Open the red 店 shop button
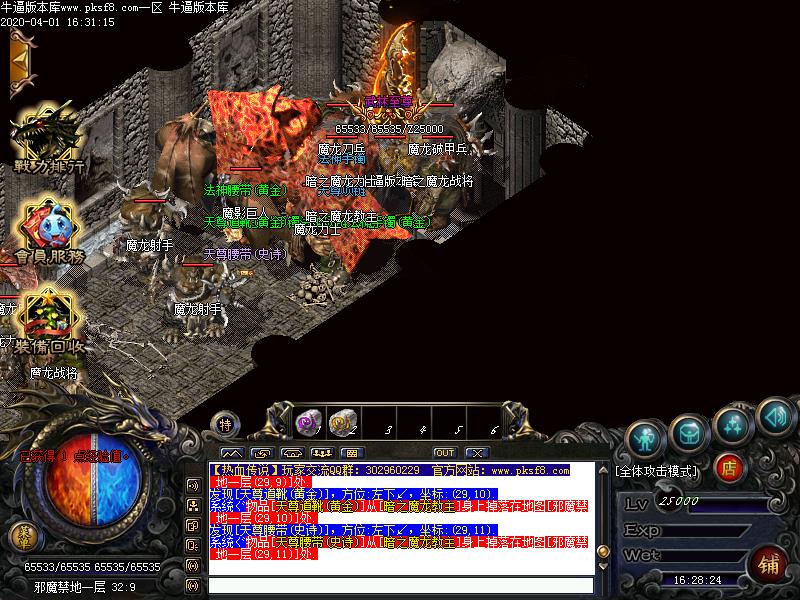Screen dimensions: 800x600 [730, 467]
